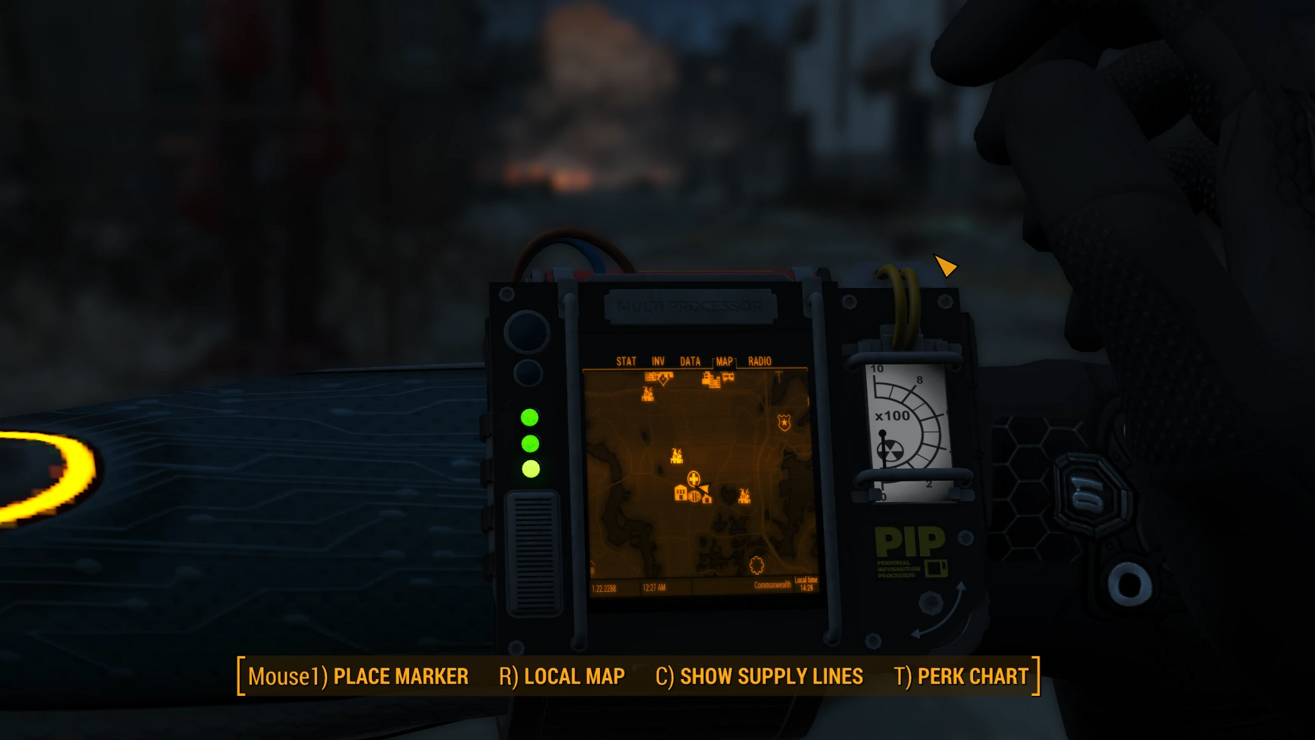Viewport: 1315px width, 740px height.
Task: Open the INV tab
Action: coord(658,361)
